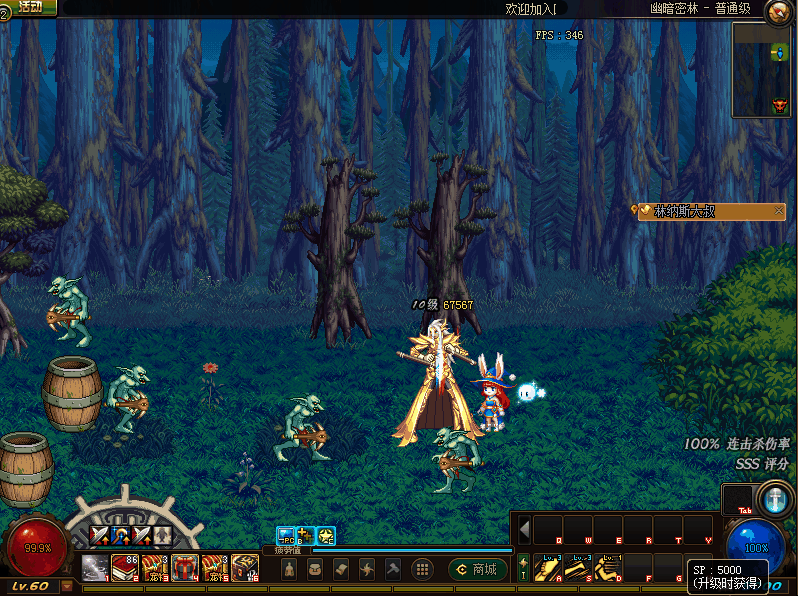Close the 林纳斯大叔 quest tracker
The height and width of the screenshot is (596, 798).
pos(780,211)
